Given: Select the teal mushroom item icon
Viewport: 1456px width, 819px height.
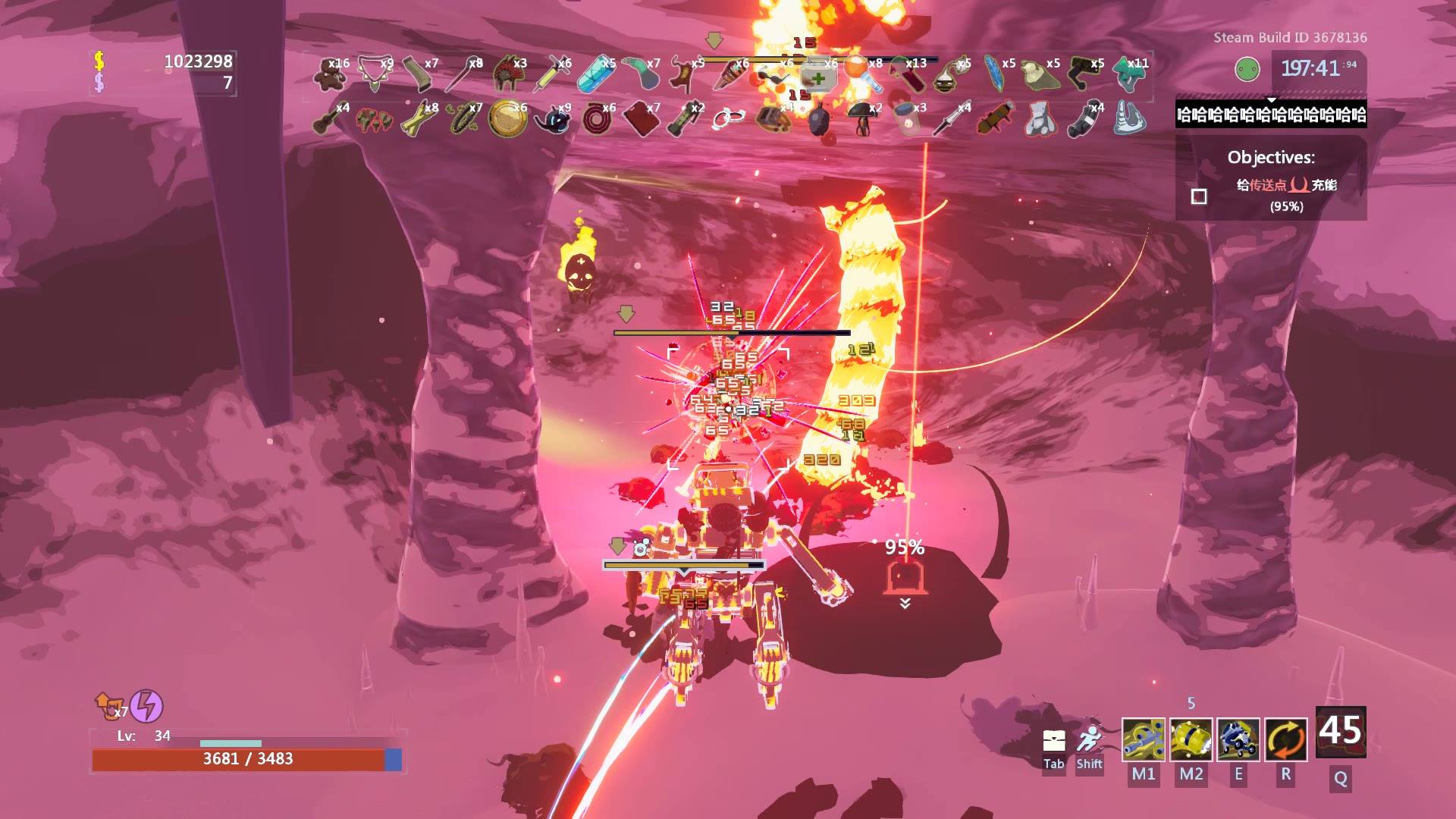Looking at the screenshot, I should click(x=1128, y=74).
